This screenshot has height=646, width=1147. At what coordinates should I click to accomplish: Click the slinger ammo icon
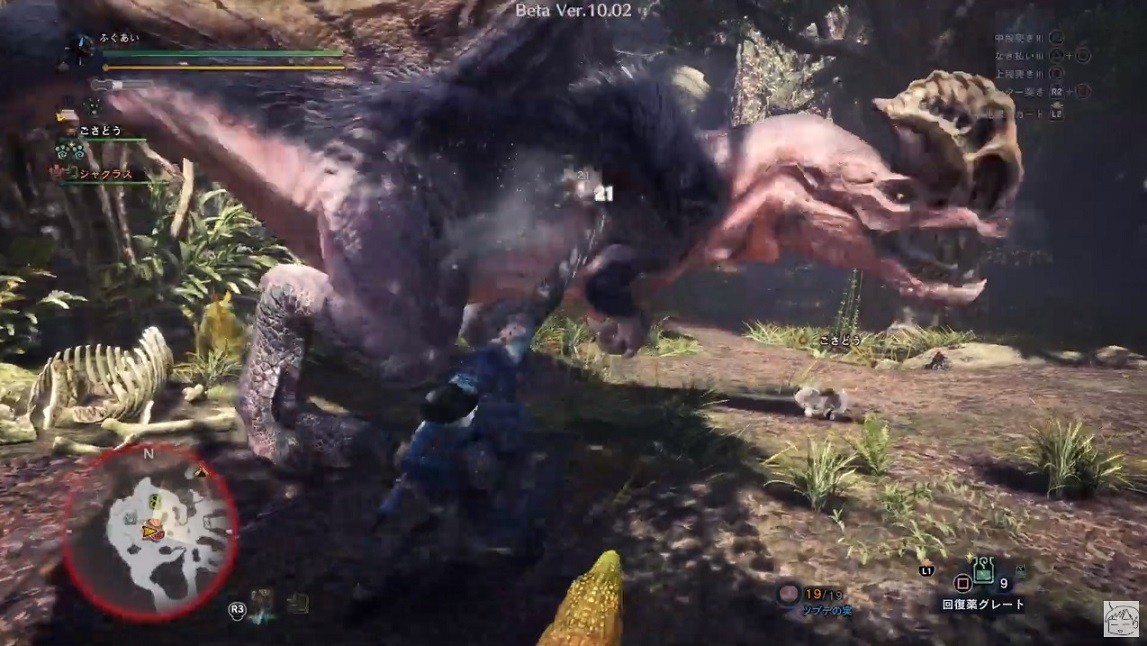tap(788, 594)
